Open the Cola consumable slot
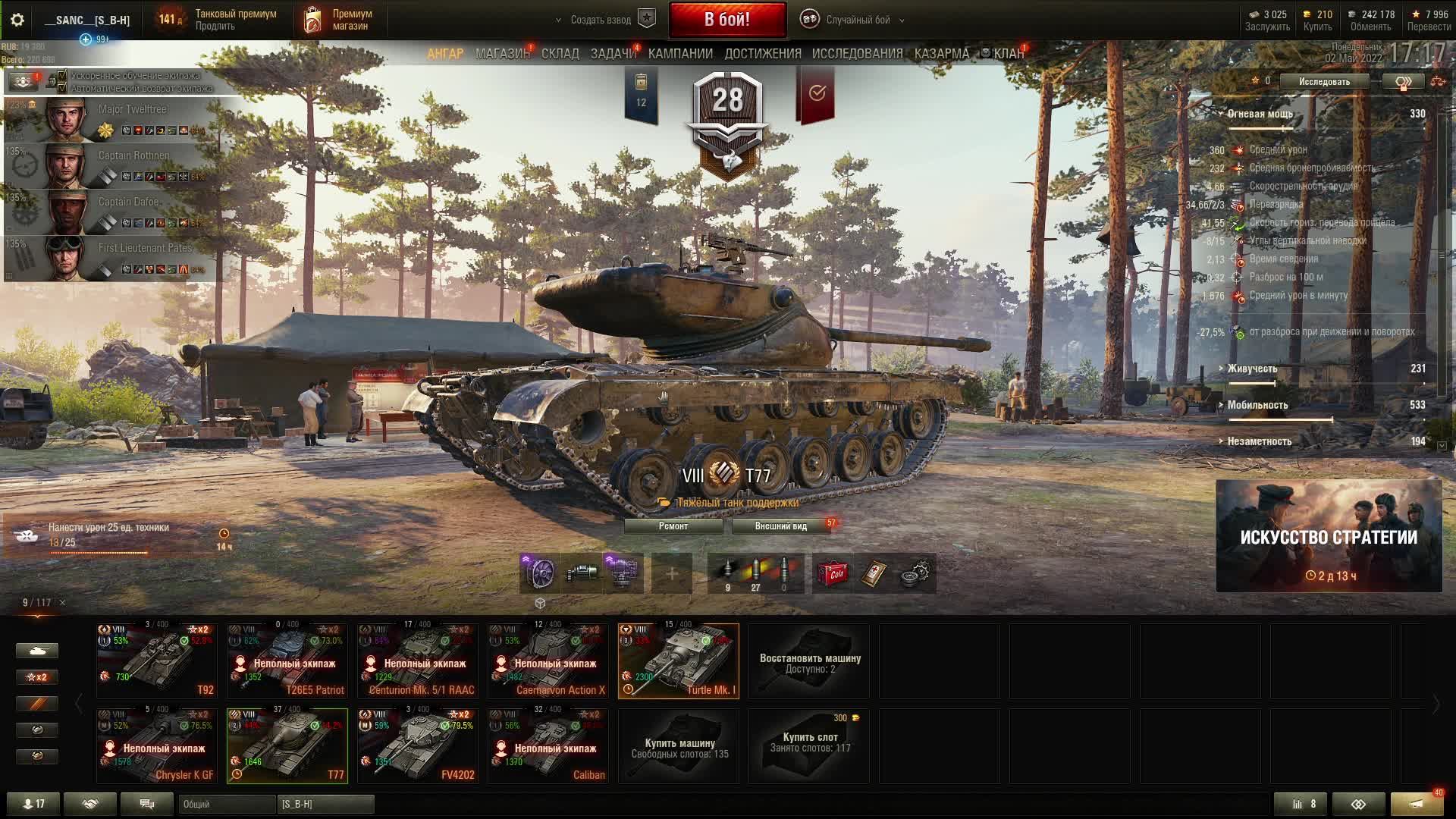The width and height of the screenshot is (1456, 819). (x=833, y=573)
